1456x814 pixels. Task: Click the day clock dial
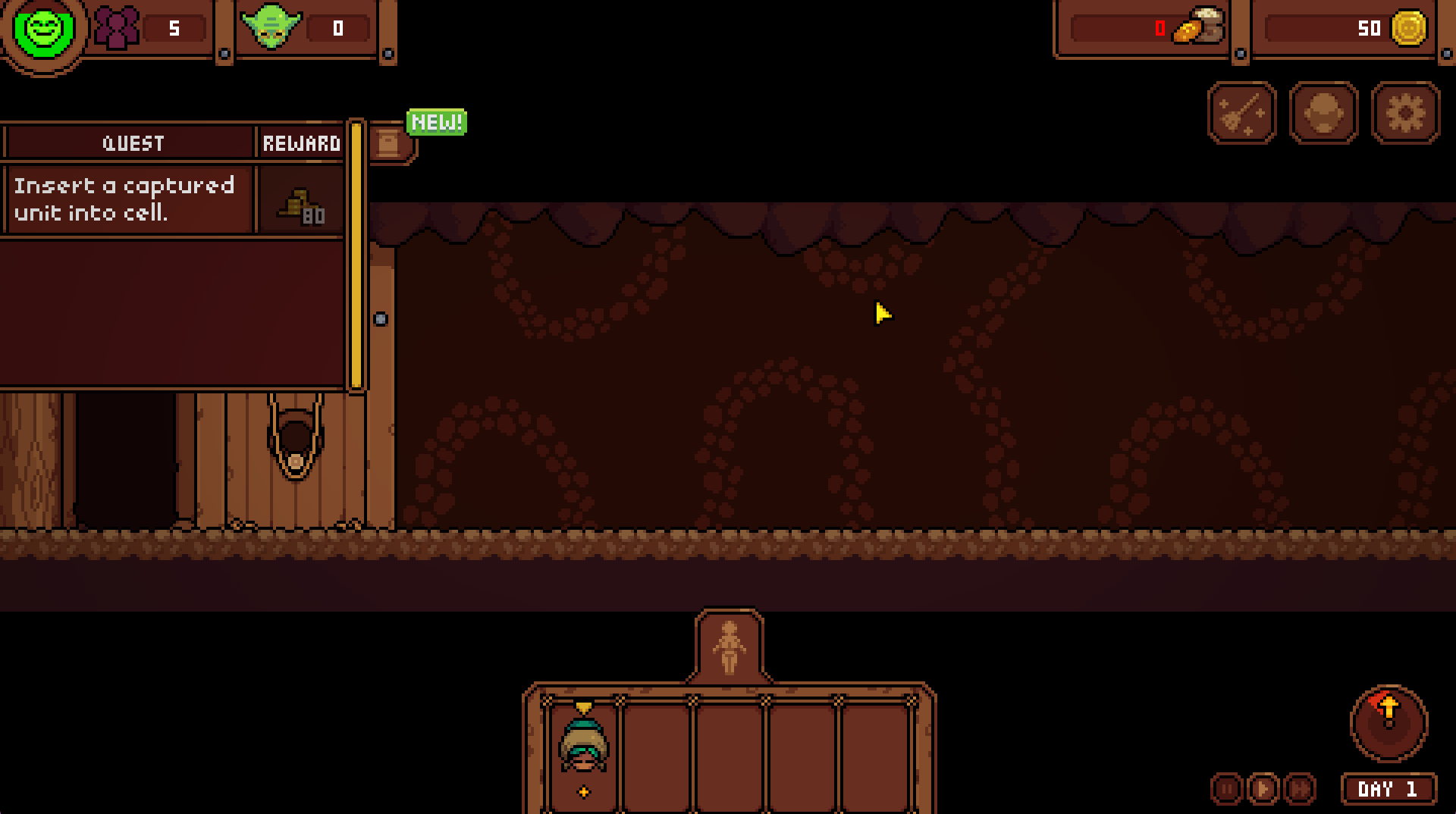(1389, 722)
